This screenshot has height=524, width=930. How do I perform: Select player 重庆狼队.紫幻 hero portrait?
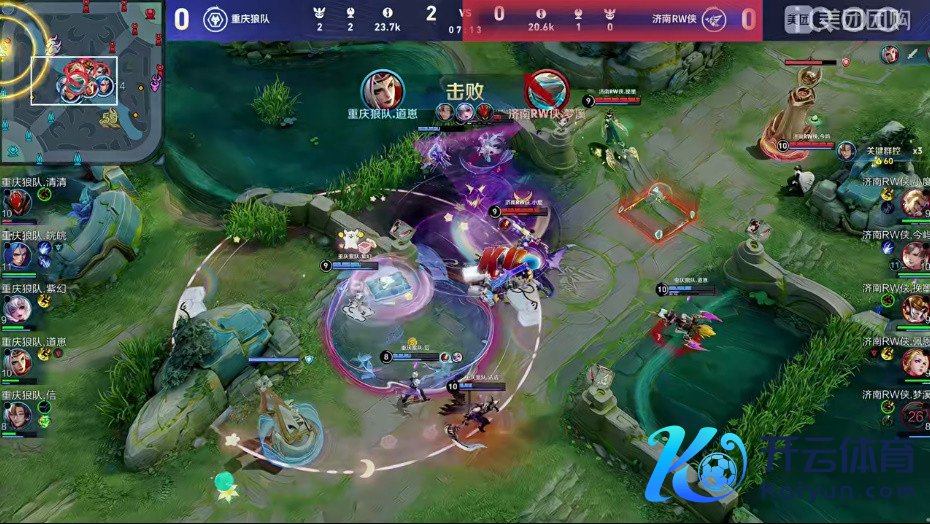[18, 309]
